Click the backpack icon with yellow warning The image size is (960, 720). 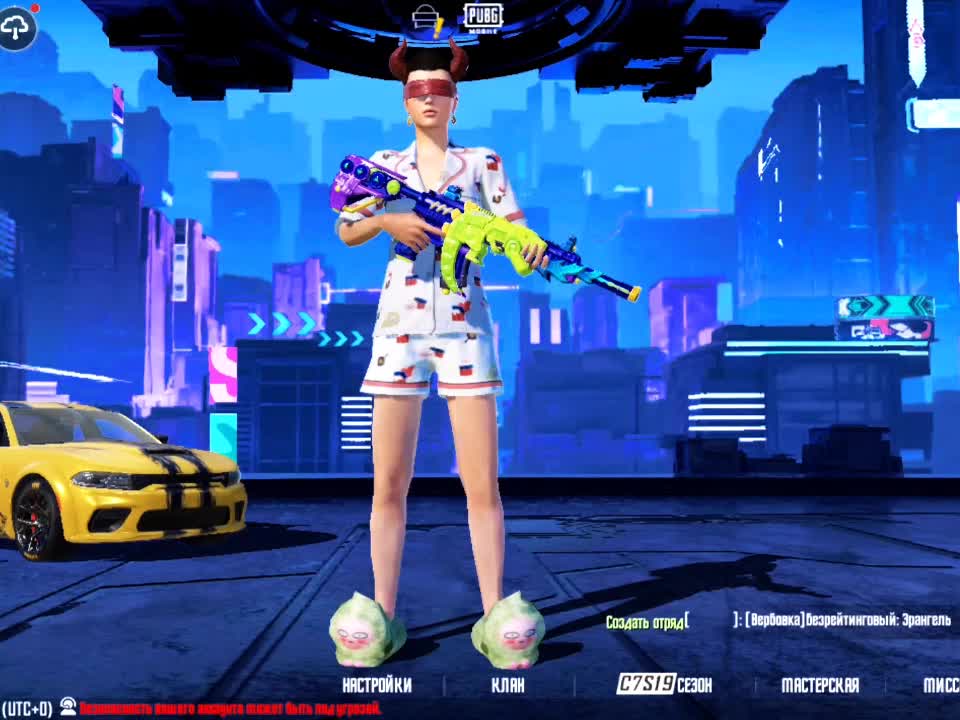[427, 17]
